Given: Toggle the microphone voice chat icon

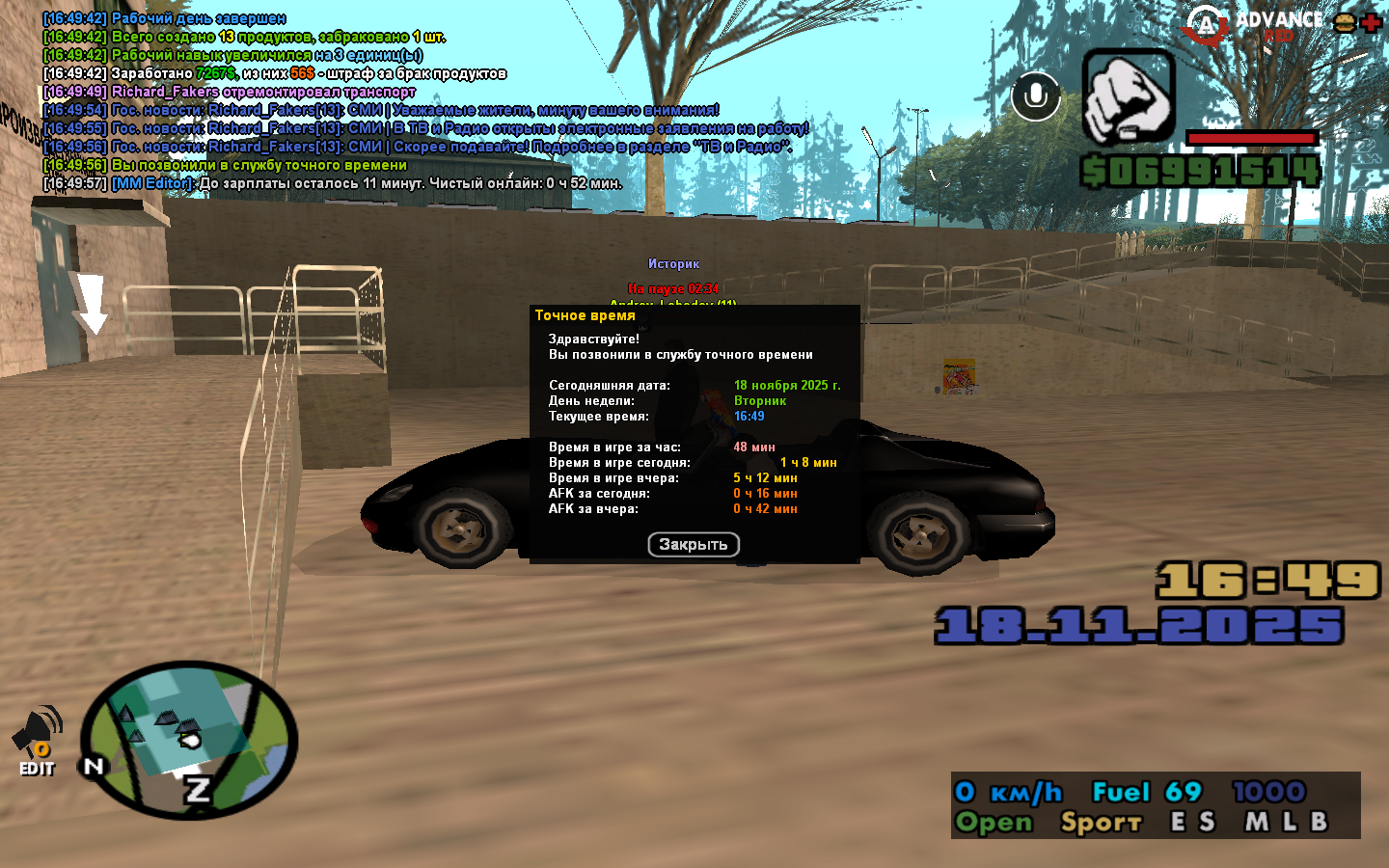Looking at the screenshot, I should click(x=1036, y=96).
